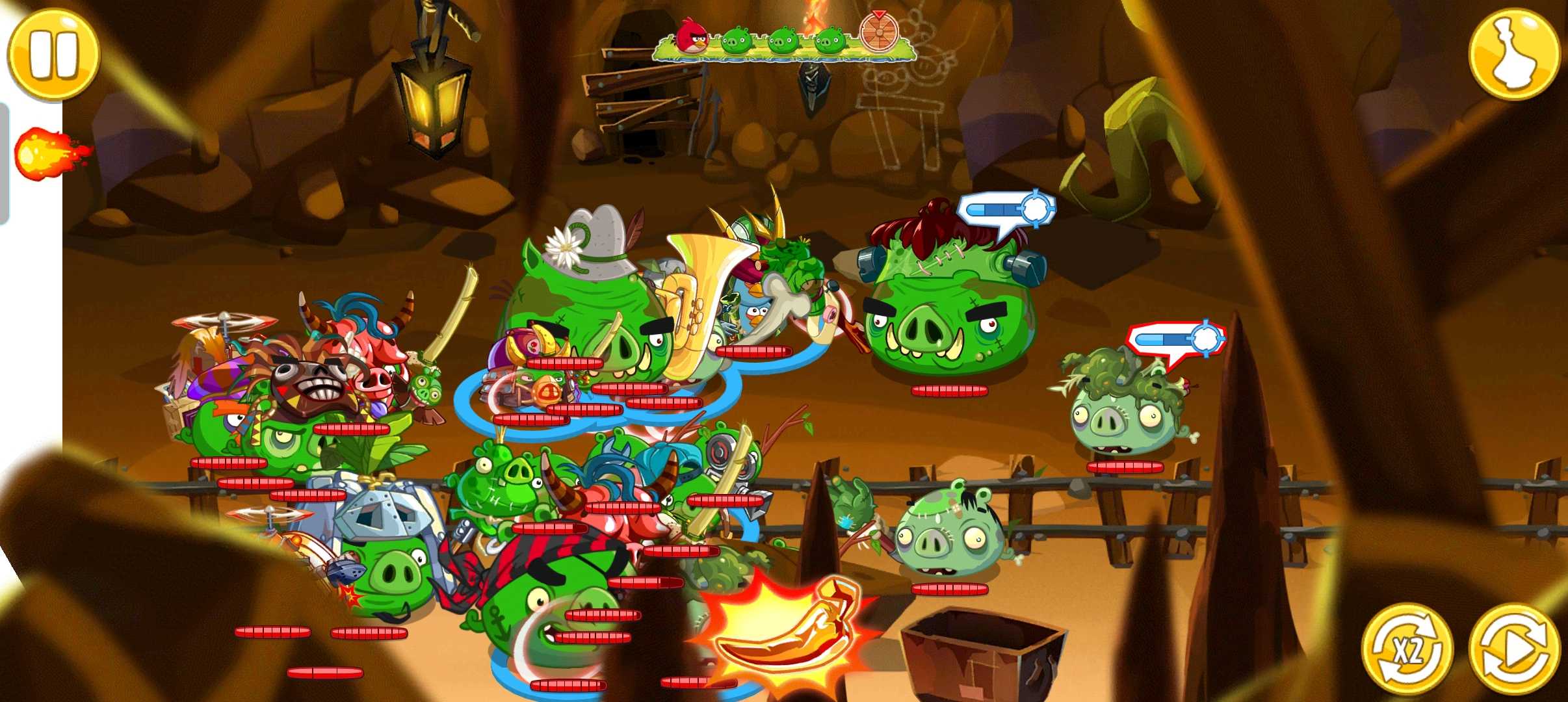This screenshot has height=702, width=1568.
Task: Toggle the x2 battle speed button
Action: (1407, 649)
